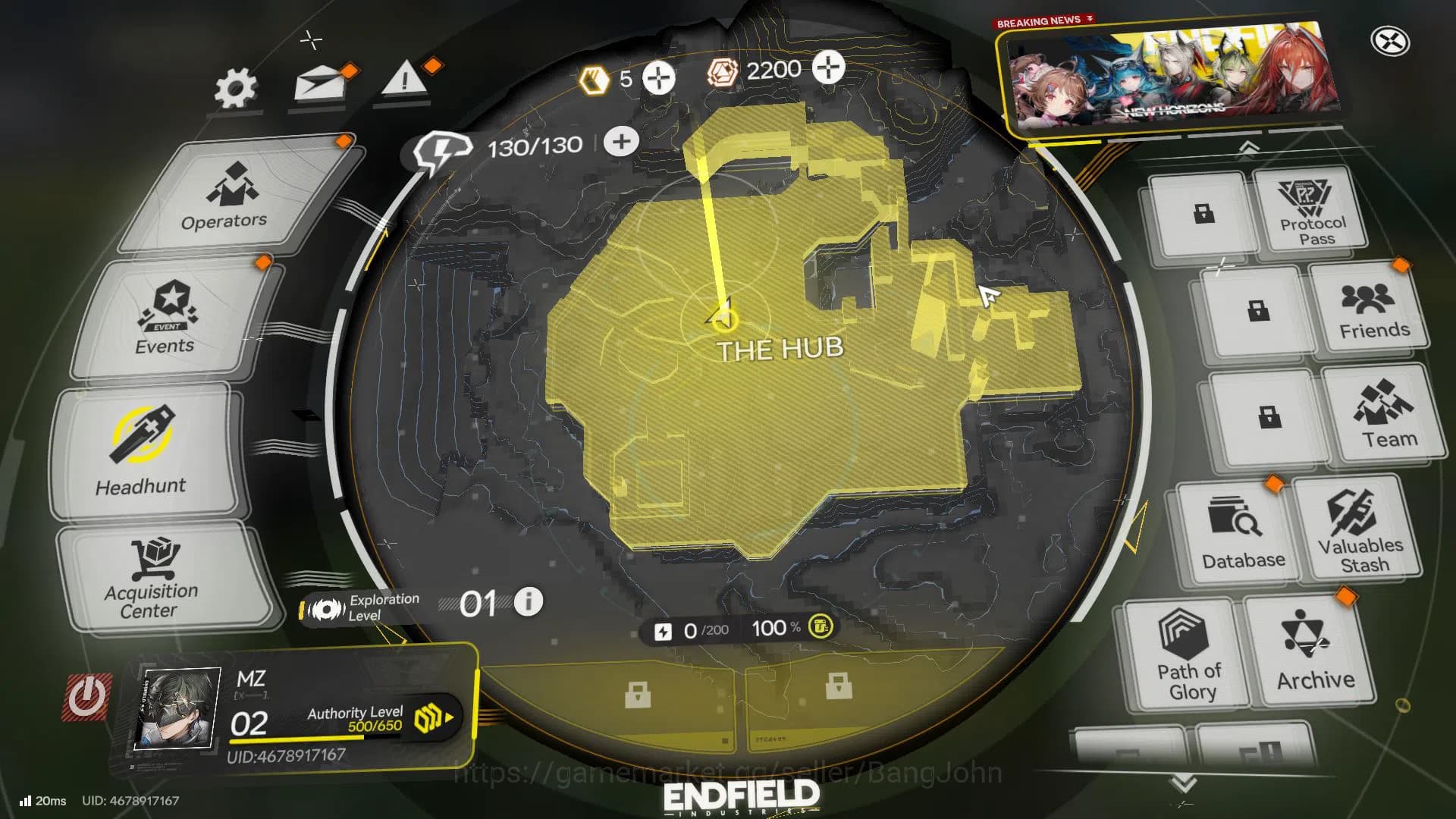Open settings with the gear icon
The image size is (1456, 819).
point(235,89)
